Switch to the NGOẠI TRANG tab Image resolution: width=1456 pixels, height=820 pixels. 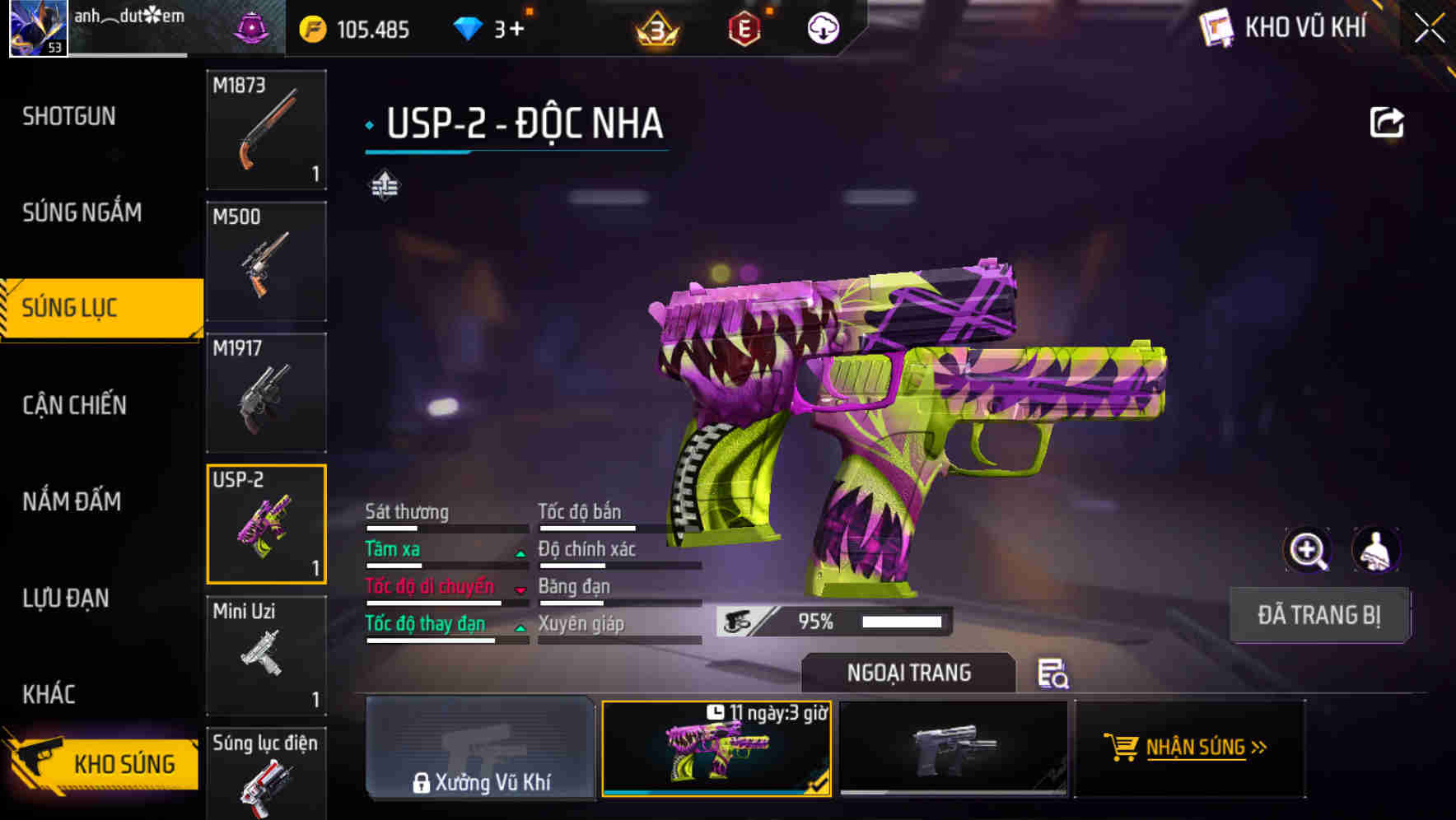click(x=910, y=673)
